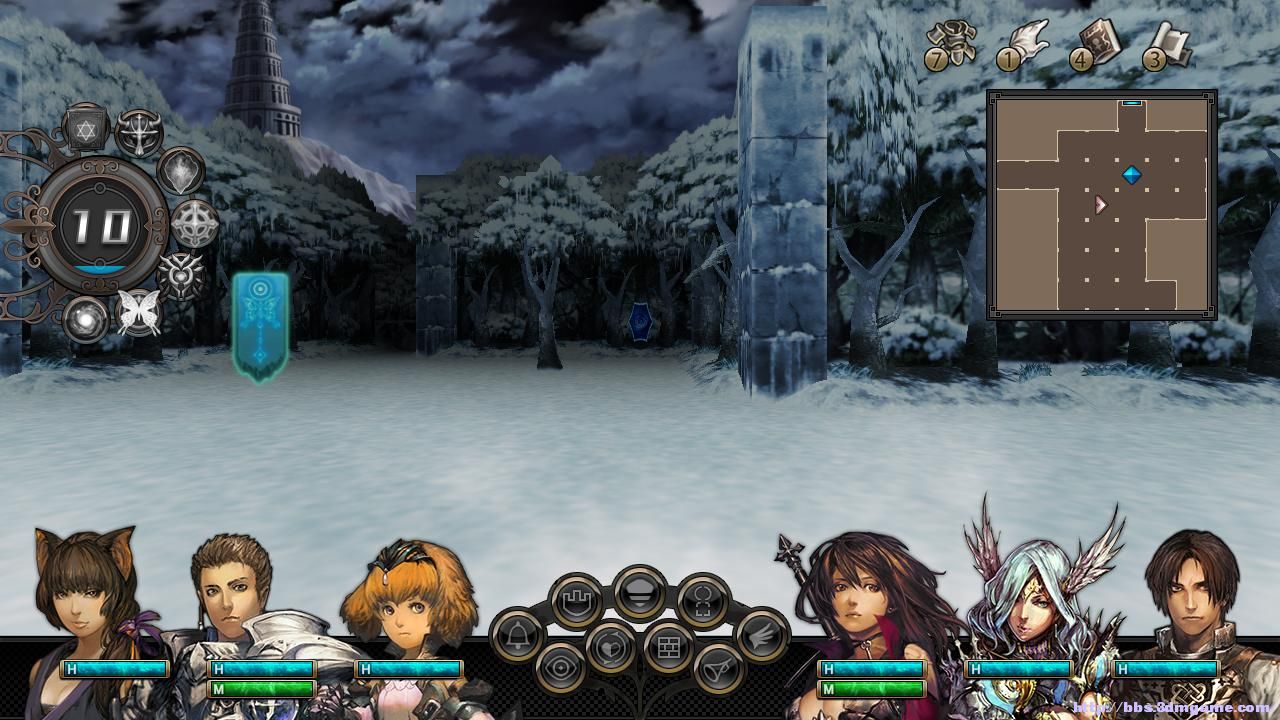The height and width of the screenshot is (720, 1280).
Task: Choose the wing command button
Action: (x=762, y=634)
